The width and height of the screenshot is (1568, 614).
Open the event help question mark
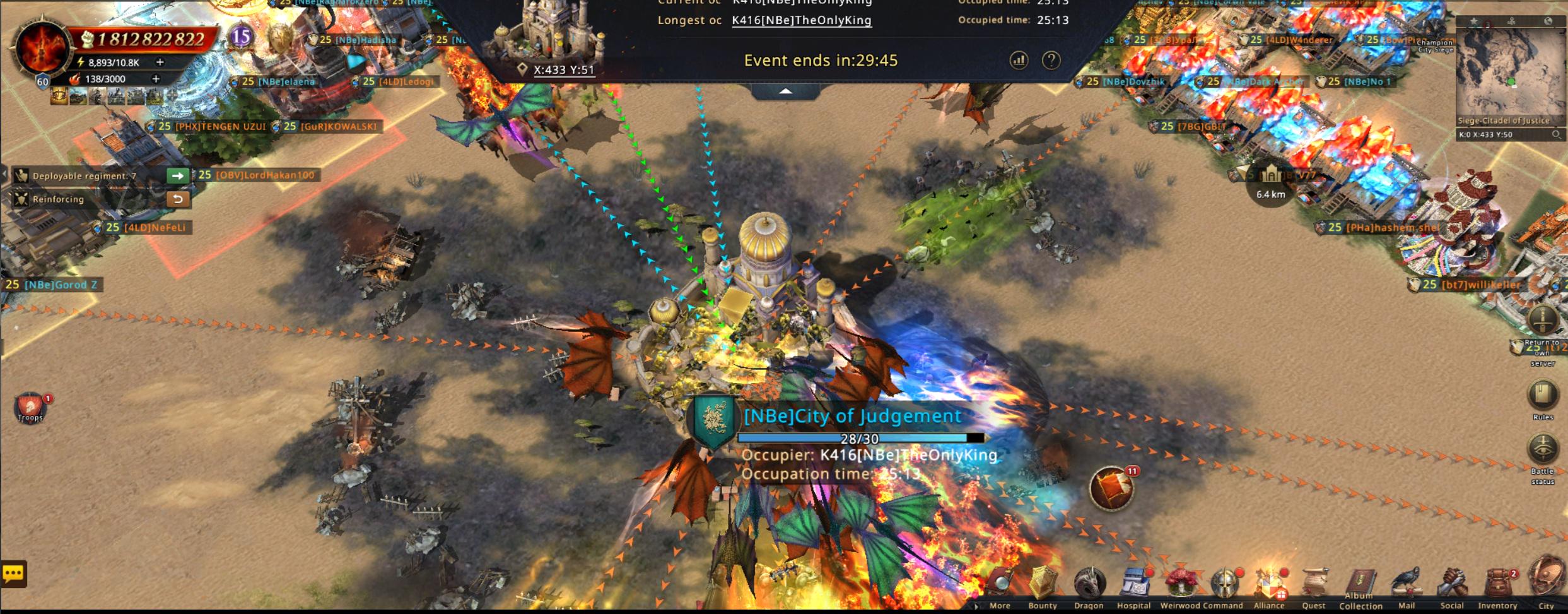tap(1051, 61)
